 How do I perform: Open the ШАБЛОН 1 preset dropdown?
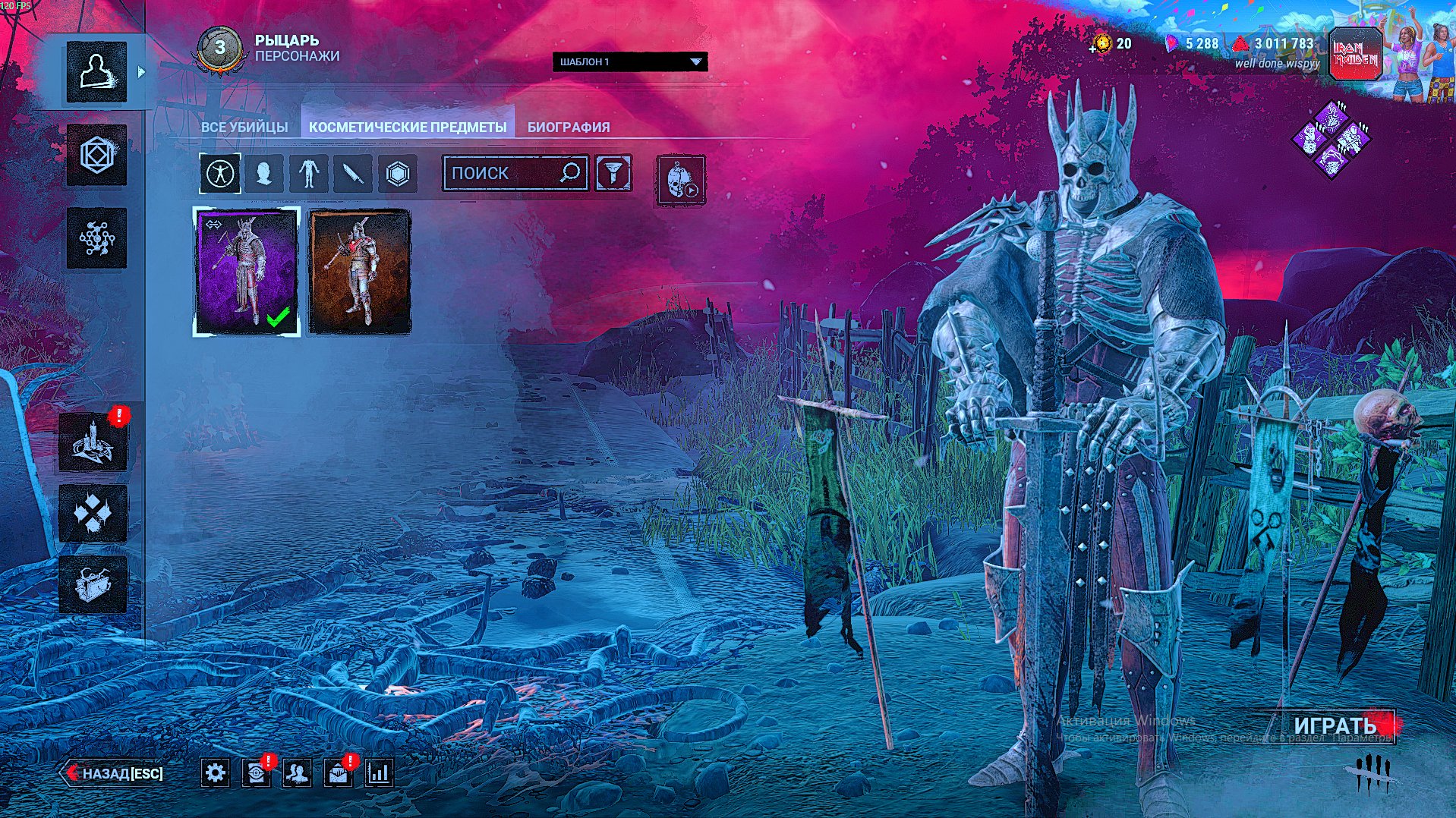629,61
